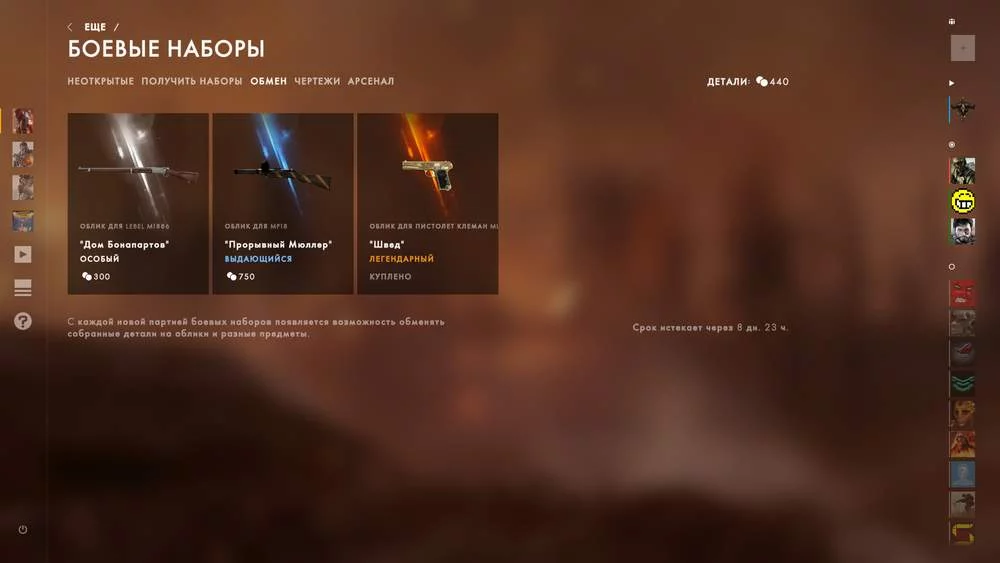Open the ПОЛУЧИТЬ НАБОРЫ tab
Viewport: 1000px width, 563px height.
(x=191, y=81)
